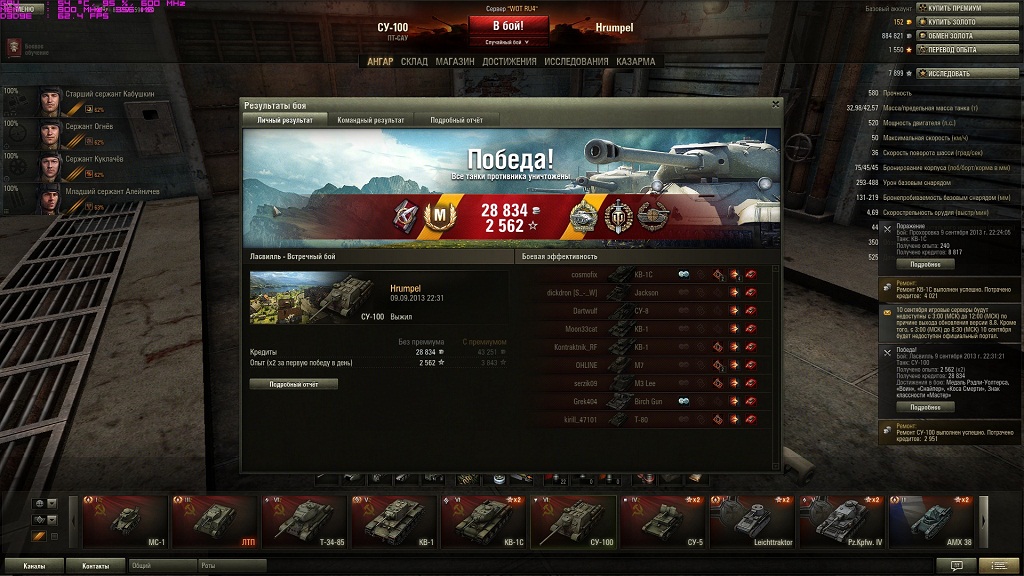Click the КУПИТЬ ЗОЛОТО button

pos(950,22)
